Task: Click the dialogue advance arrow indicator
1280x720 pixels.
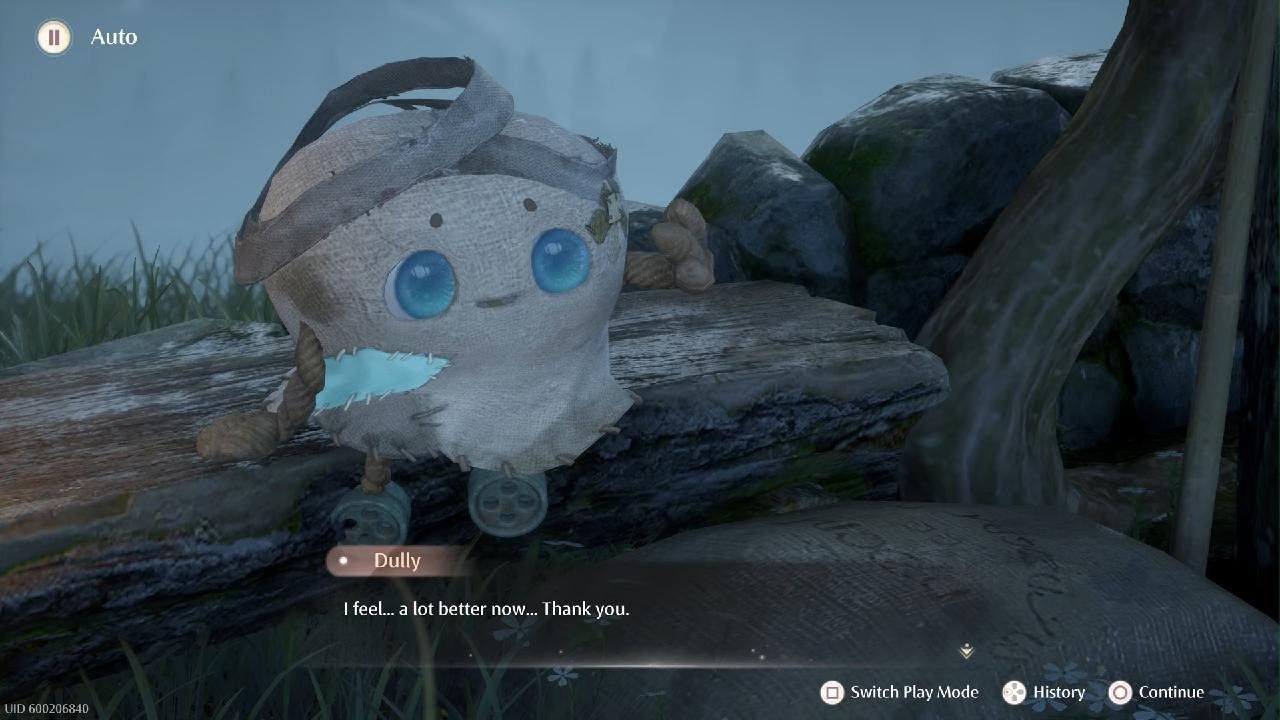Action: pyautogui.click(x=966, y=651)
